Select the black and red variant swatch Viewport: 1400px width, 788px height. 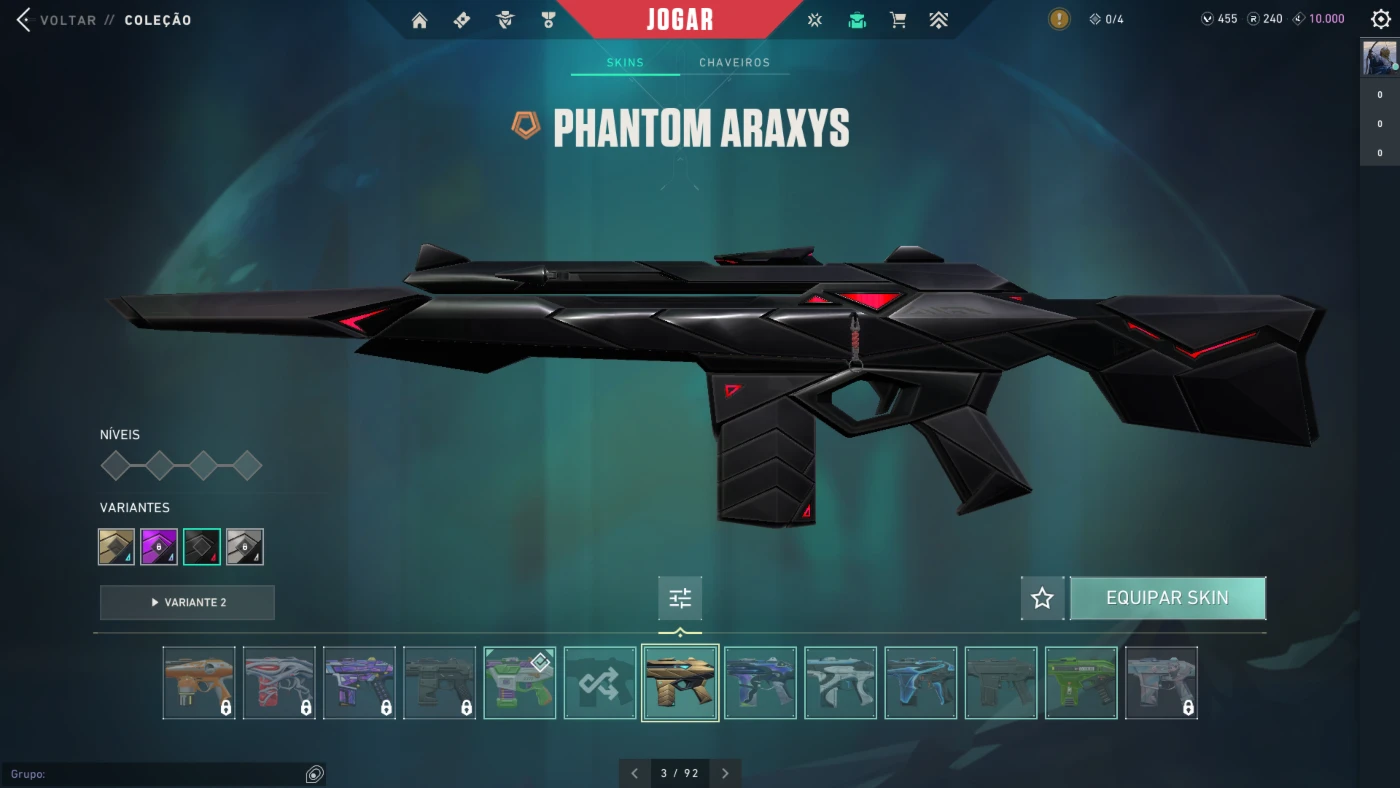point(202,547)
